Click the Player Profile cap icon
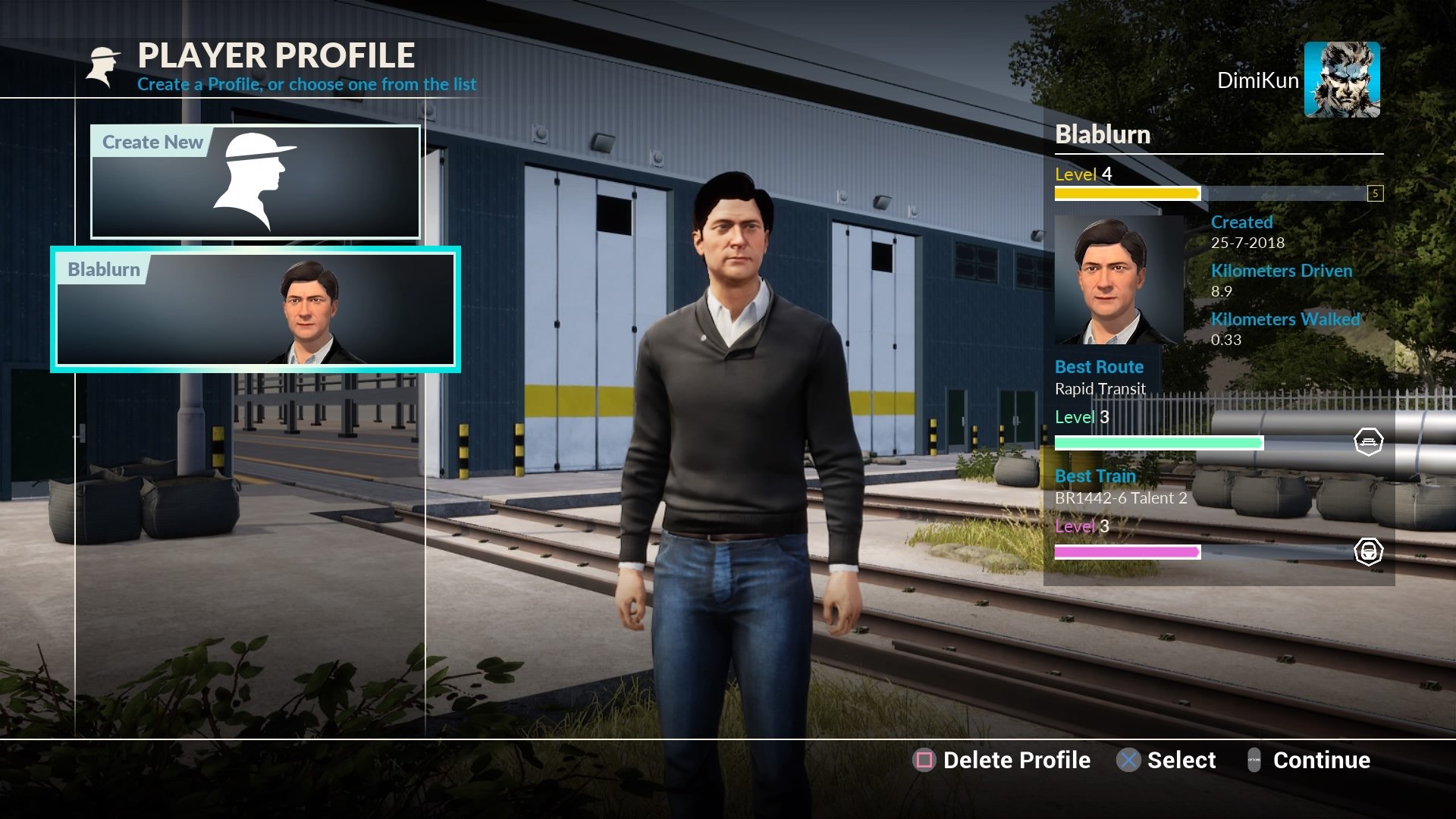This screenshot has width=1456, height=819. click(x=104, y=64)
